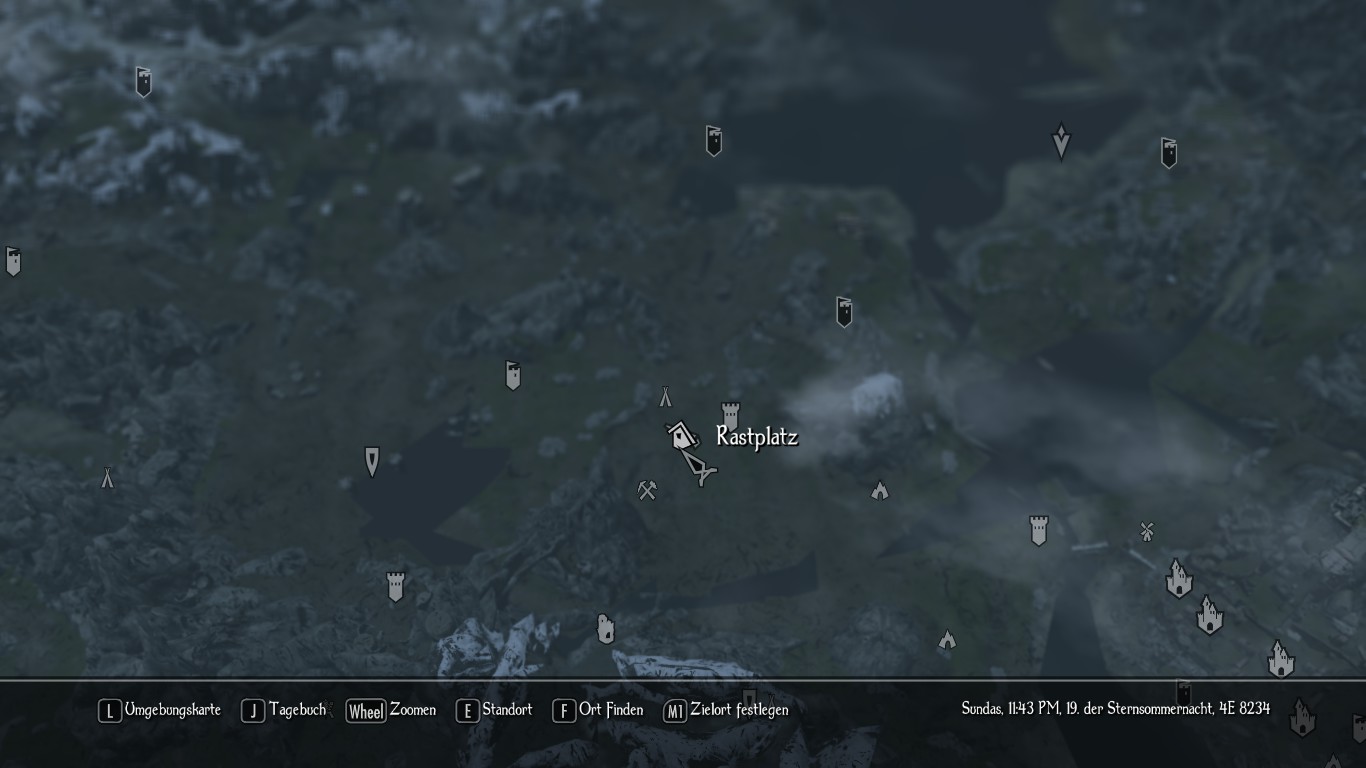Click the crossed pickaxes mine marker

[x=647, y=490]
